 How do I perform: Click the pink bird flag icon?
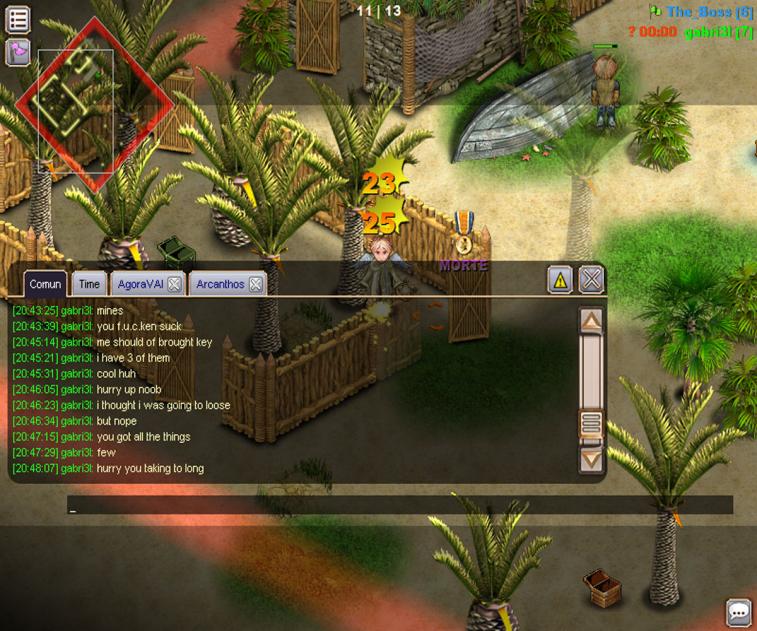coord(18,52)
